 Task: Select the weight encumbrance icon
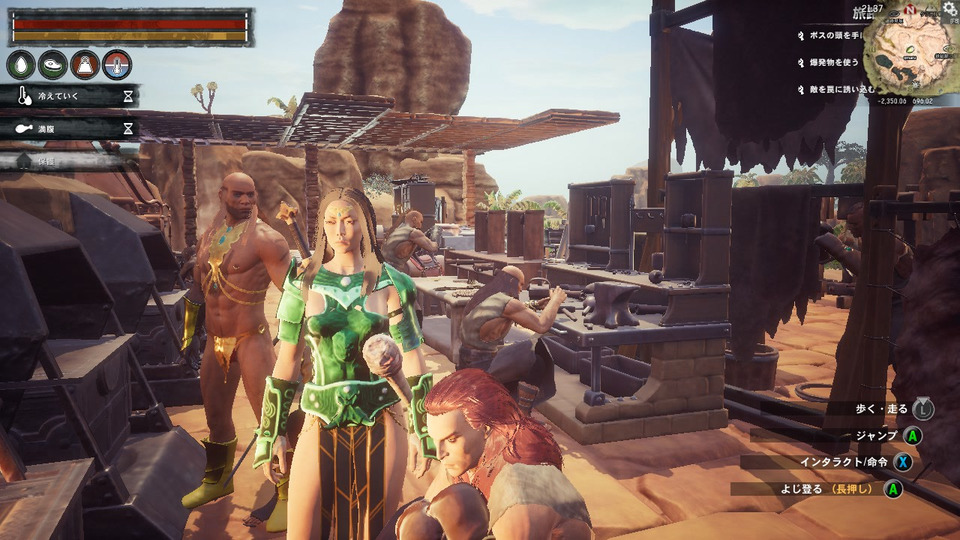click(x=85, y=65)
